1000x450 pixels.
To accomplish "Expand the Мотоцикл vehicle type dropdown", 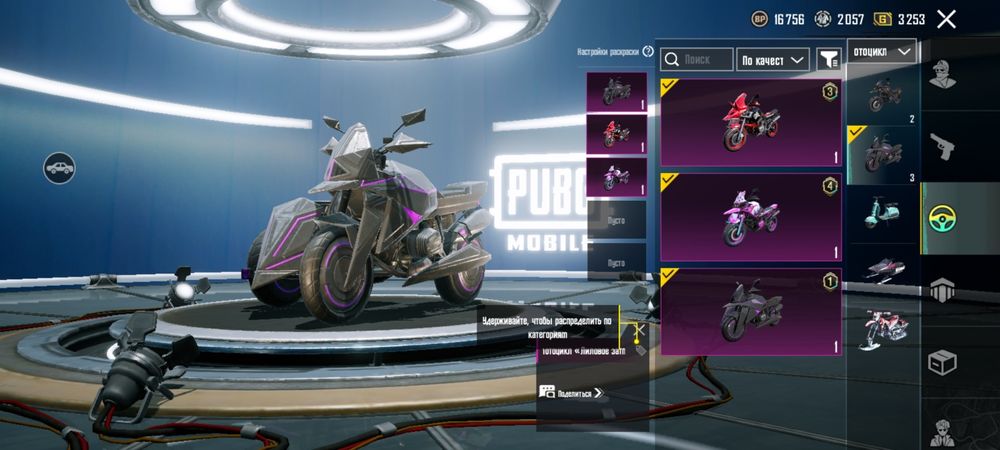I will tap(881, 51).
